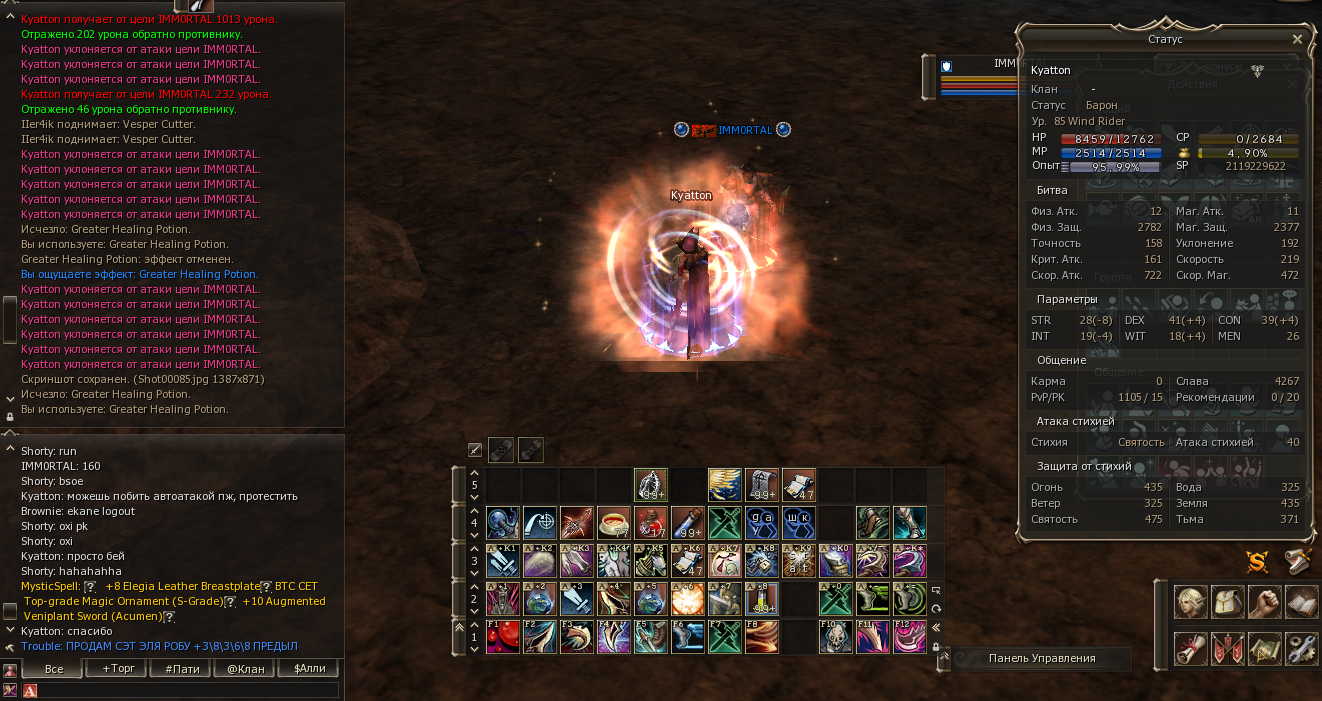Open the skills book icon
Screen dimensions: 1322x701
pyautogui.click(x=1300, y=603)
